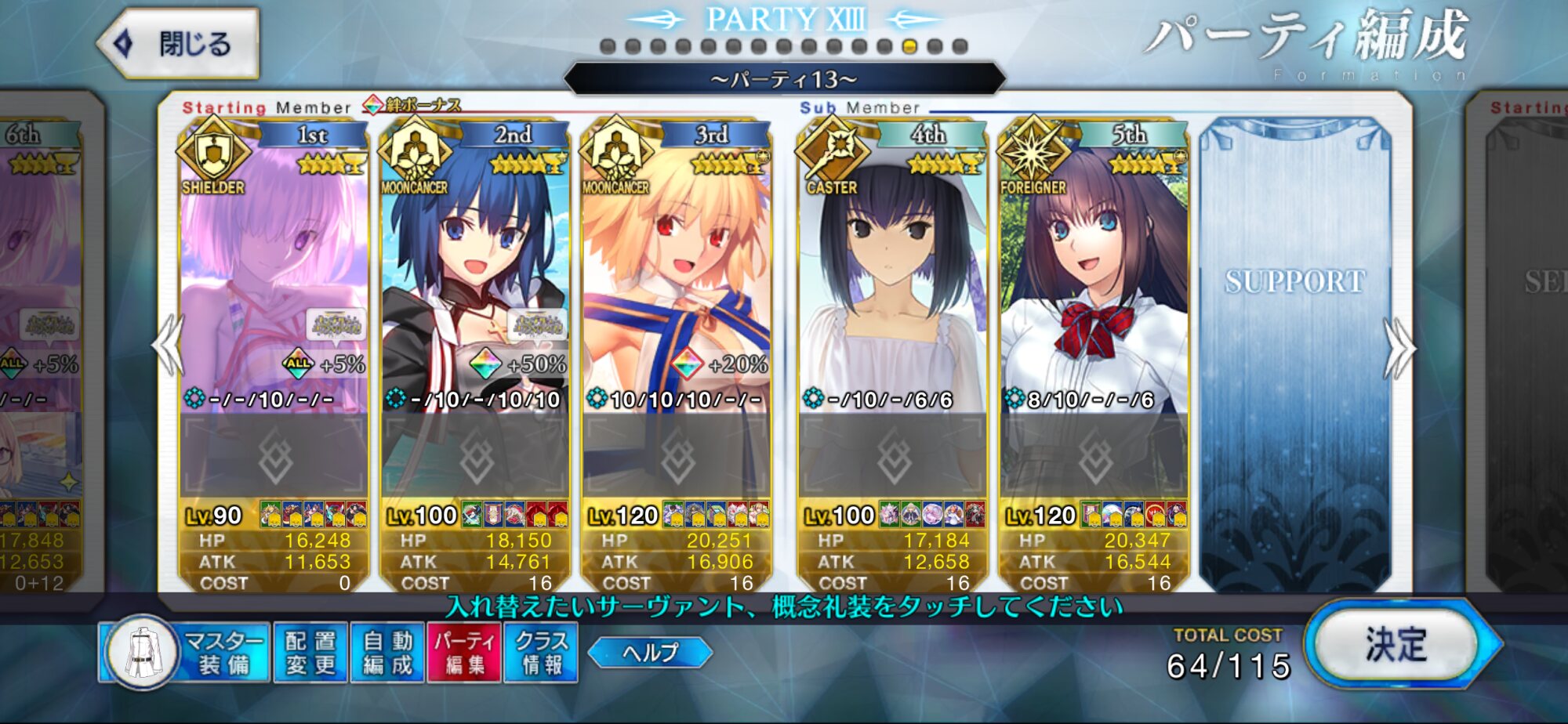Rename party via the パーティ13 name bar
Screen dimensions: 1568x724
coord(784,79)
